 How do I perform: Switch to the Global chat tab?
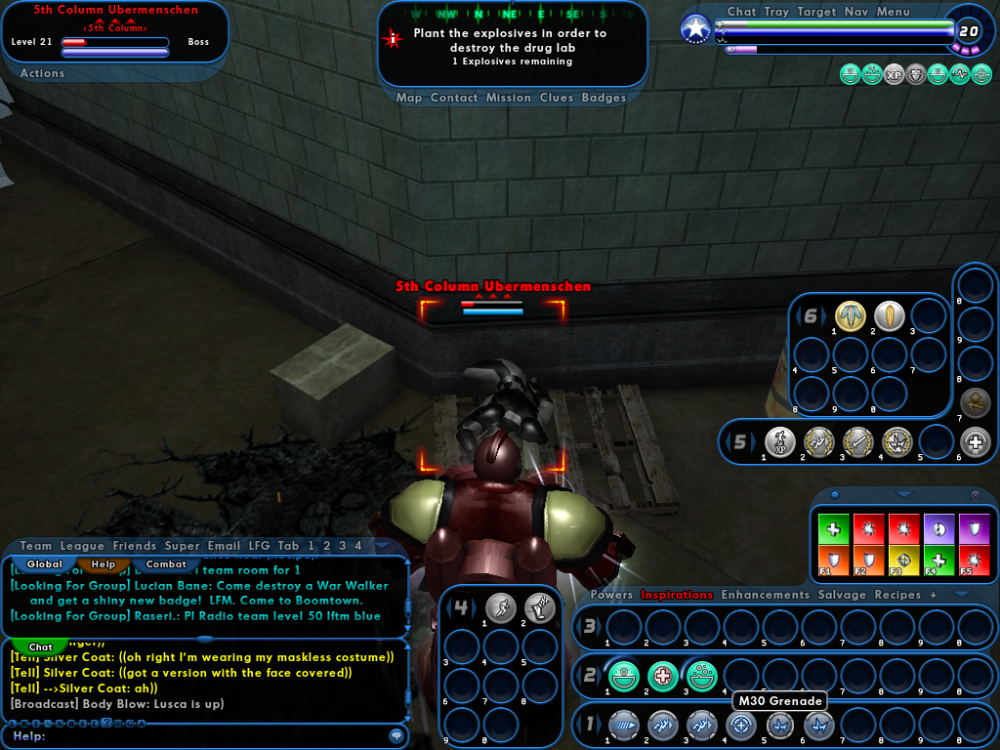coord(45,564)
